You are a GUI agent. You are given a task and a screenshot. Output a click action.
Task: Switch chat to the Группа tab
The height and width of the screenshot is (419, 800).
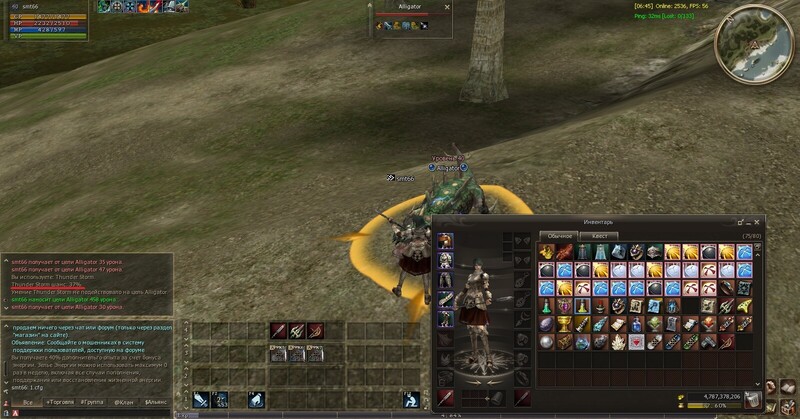click(x=93, y=401)
